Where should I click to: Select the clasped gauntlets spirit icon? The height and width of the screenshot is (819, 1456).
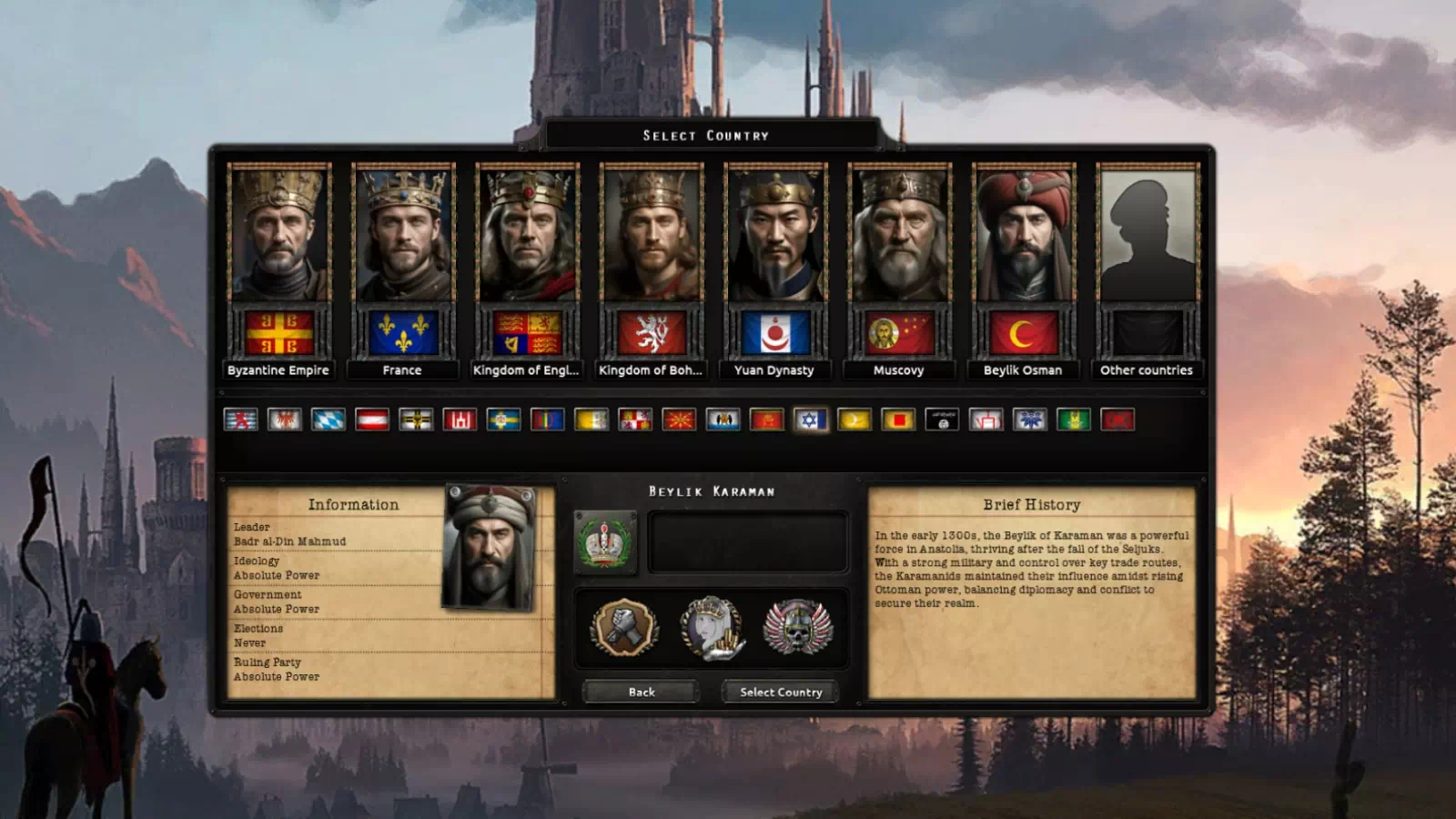(624, 627)
